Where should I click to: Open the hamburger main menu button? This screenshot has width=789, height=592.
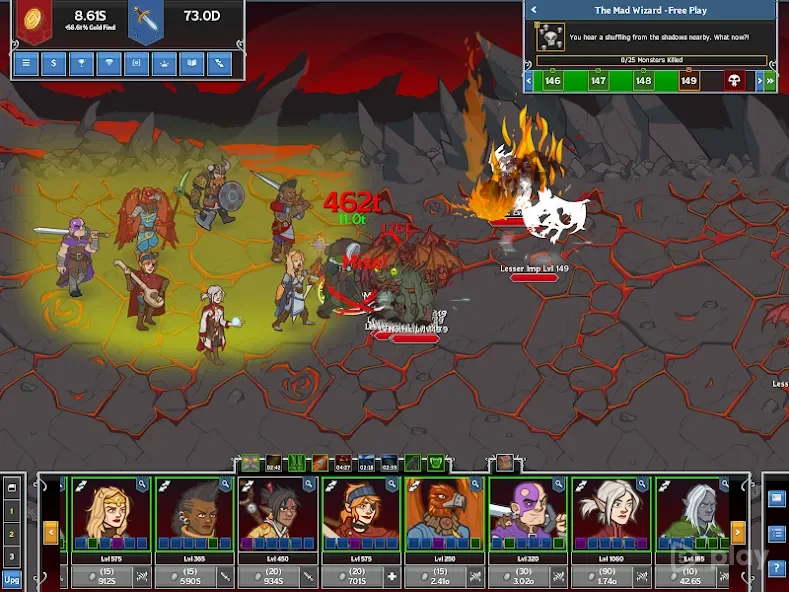click(26, 64)
